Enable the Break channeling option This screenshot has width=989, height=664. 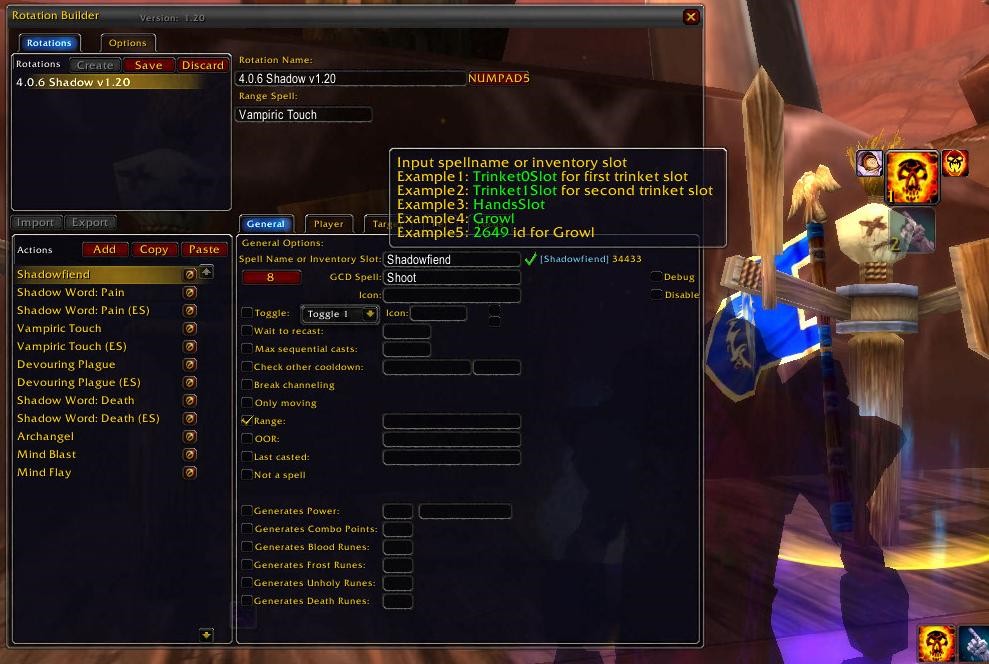(247, 385)
